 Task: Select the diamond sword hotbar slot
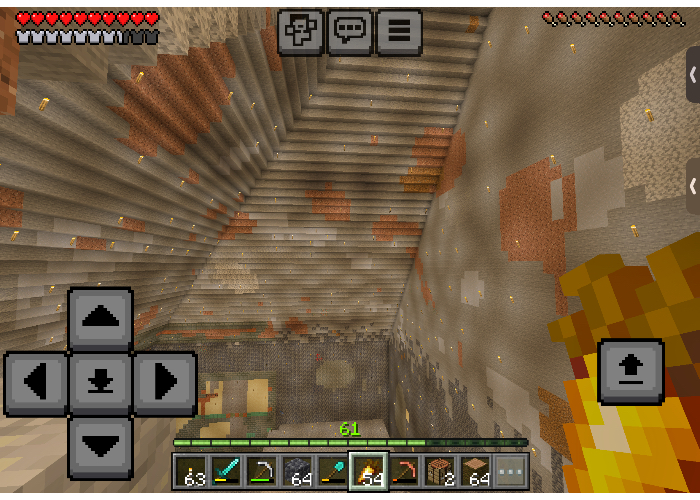pos(226,471)
